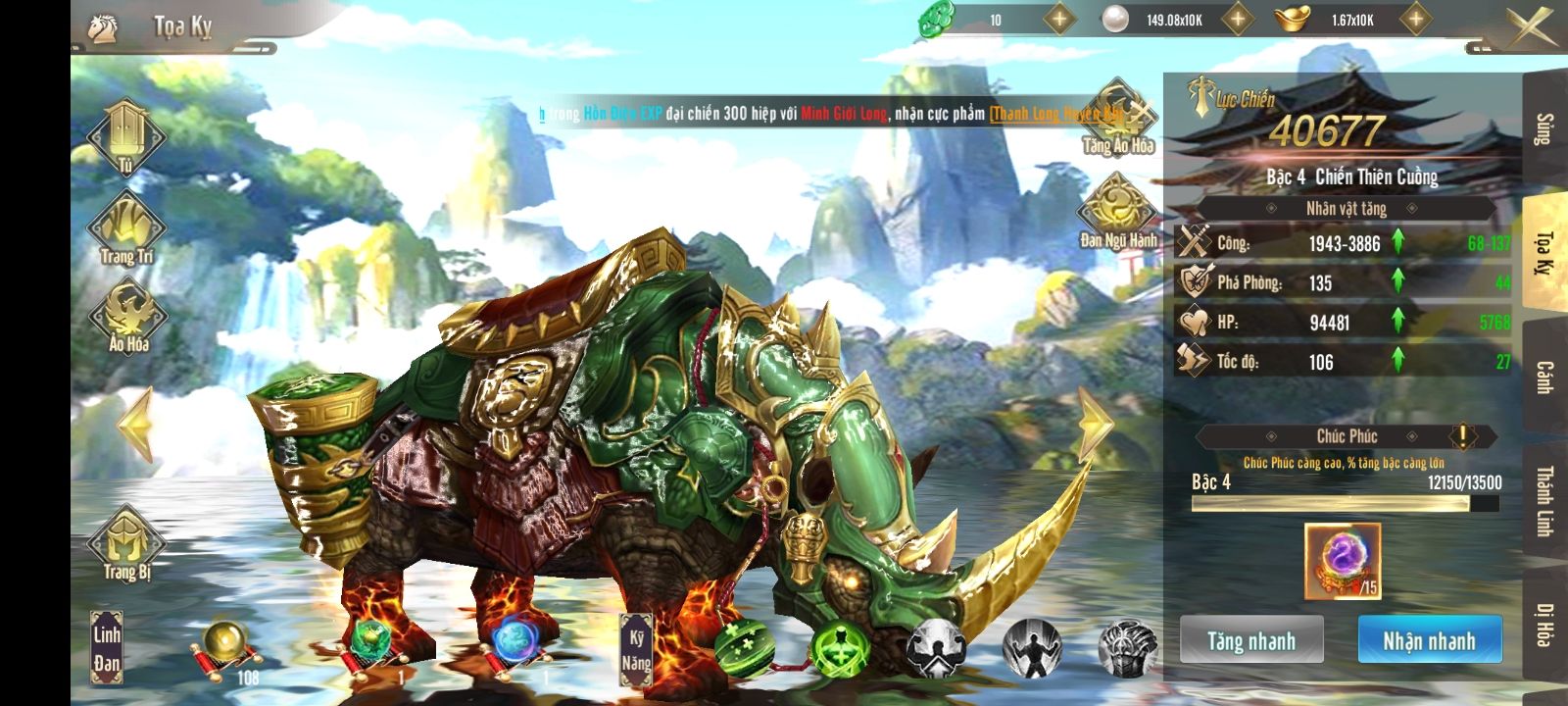Viewport: 1568px width, 706px height.
Task: Activate the blue Nhận nhanh button
Action: [x=1429, y=641]
